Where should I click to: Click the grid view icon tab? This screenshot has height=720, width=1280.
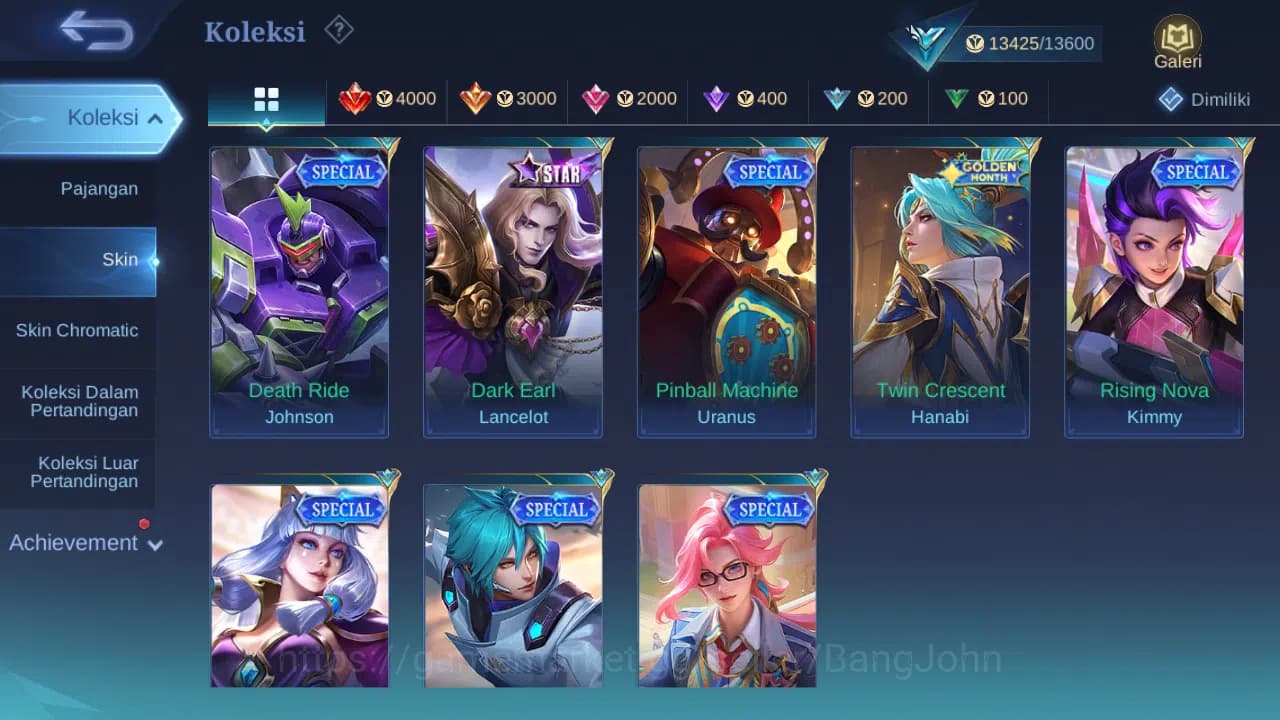tap(265, 99)
